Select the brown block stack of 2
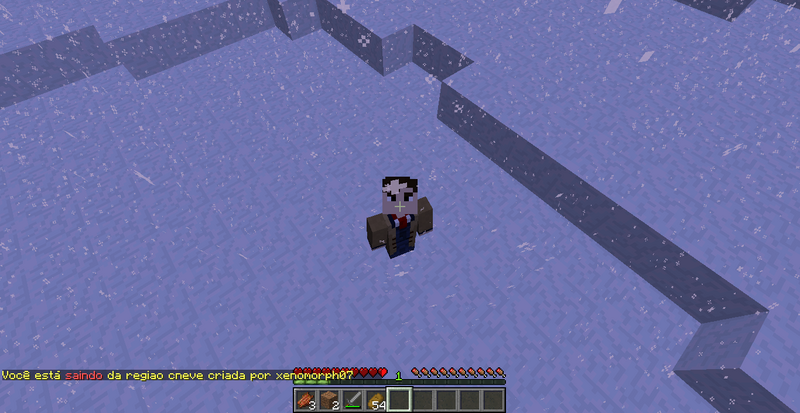This screenshot has width=800, height=413. tap(328, 400)
